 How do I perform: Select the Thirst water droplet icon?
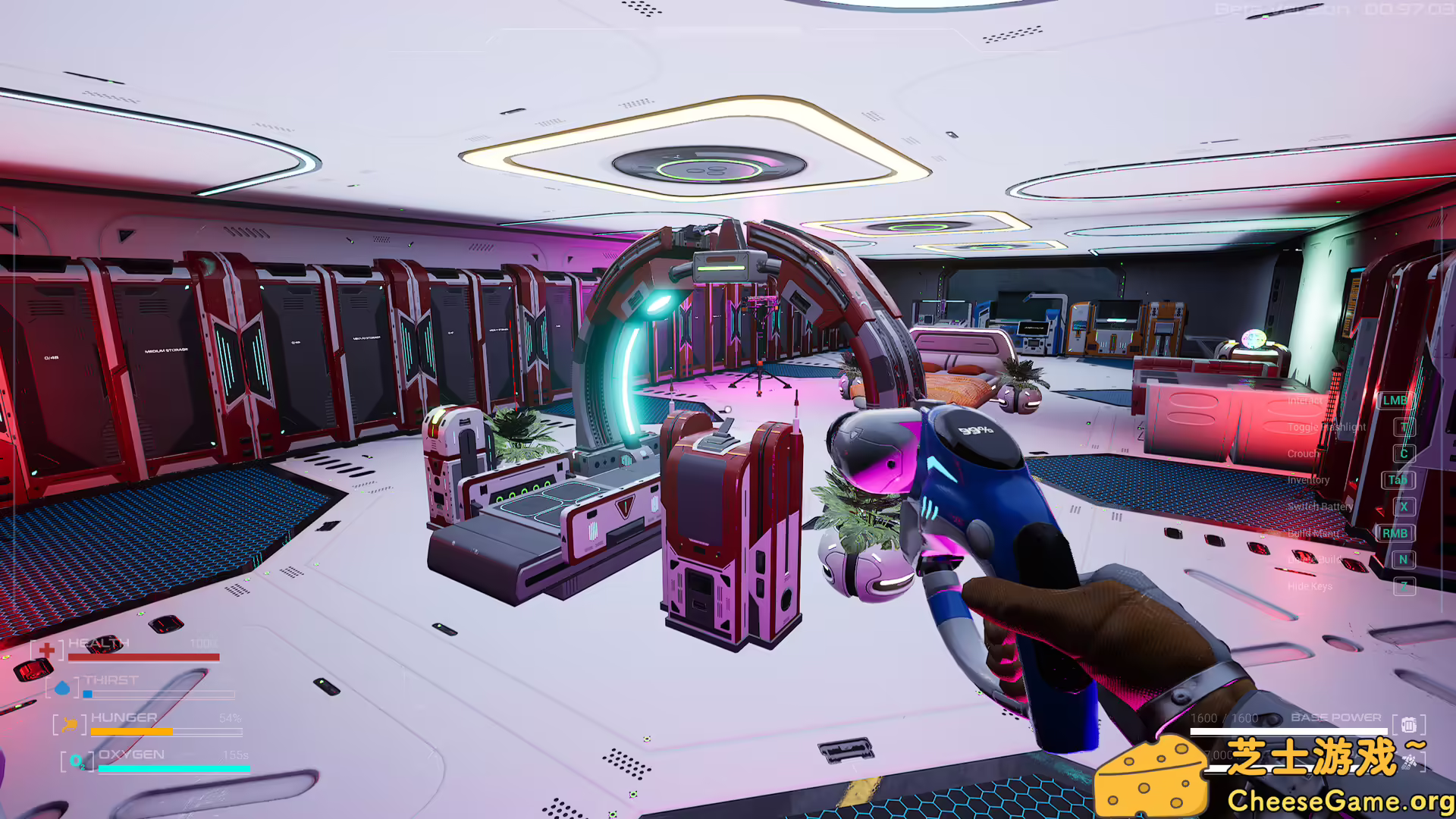pyautogui.click(x=62, y=688)
